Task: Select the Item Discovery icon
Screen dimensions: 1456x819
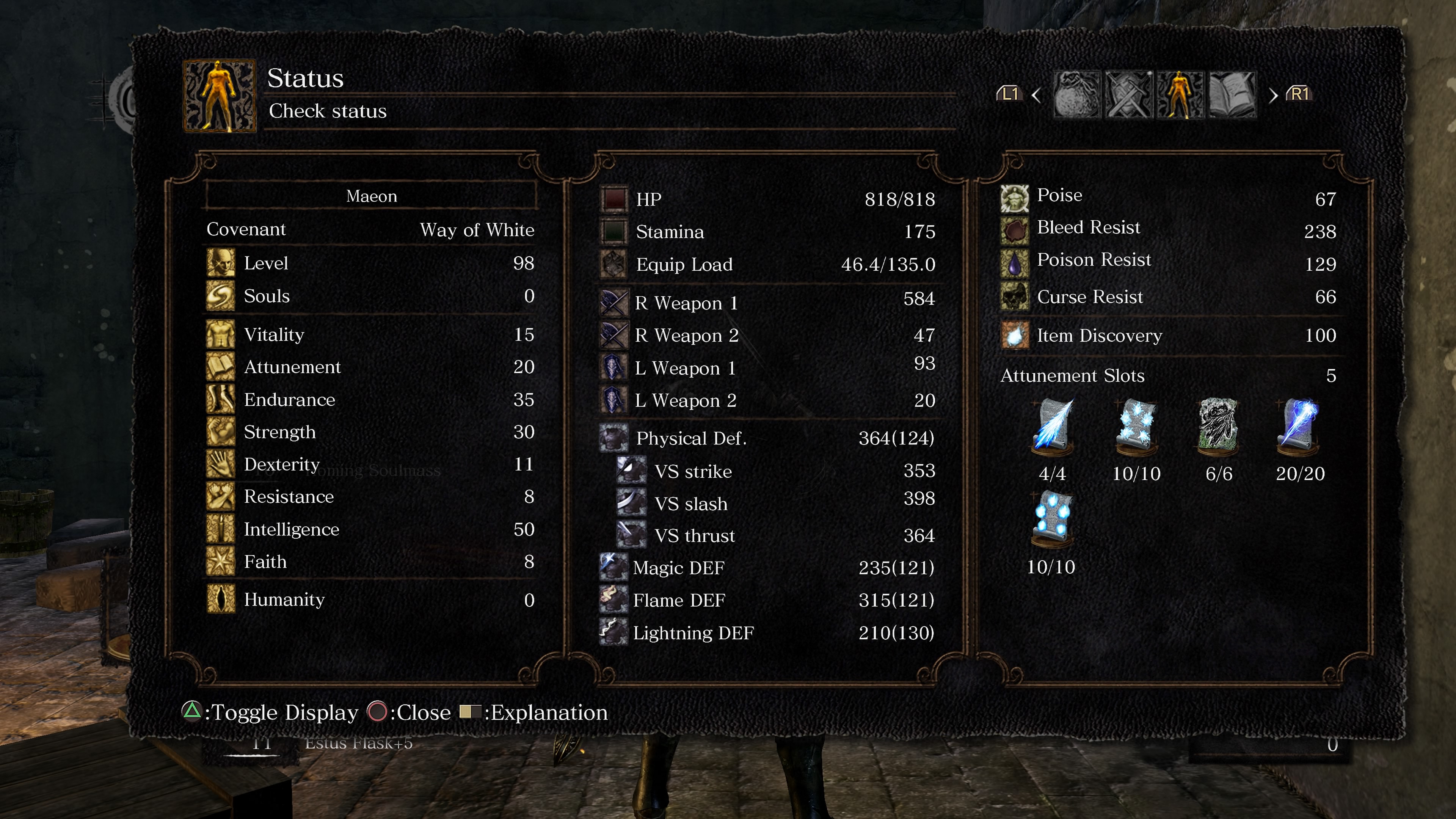Action: [x=1015, y=335]
